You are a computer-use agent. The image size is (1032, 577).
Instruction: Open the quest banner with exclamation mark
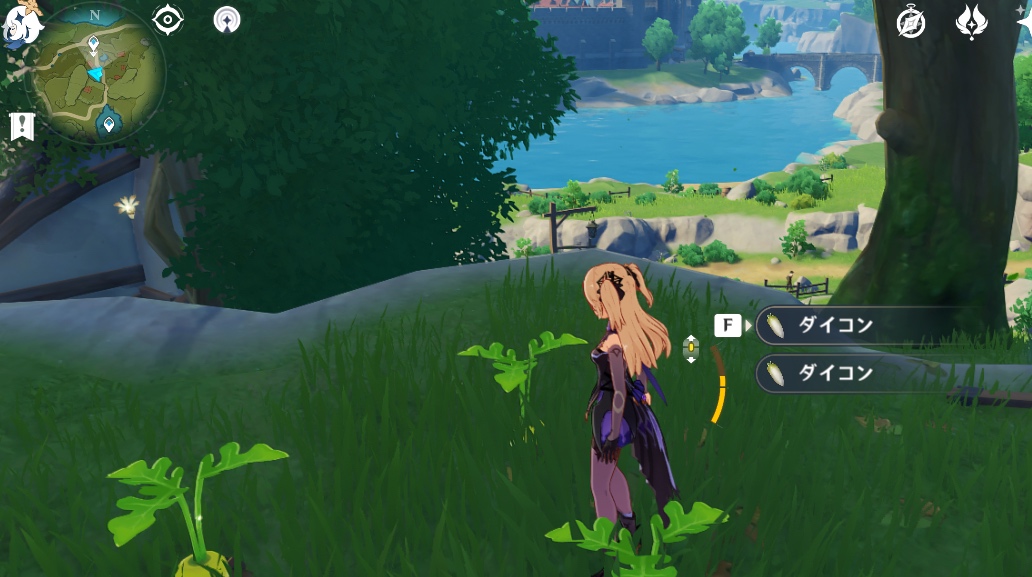pyautogui.click(x=22, y=126)
